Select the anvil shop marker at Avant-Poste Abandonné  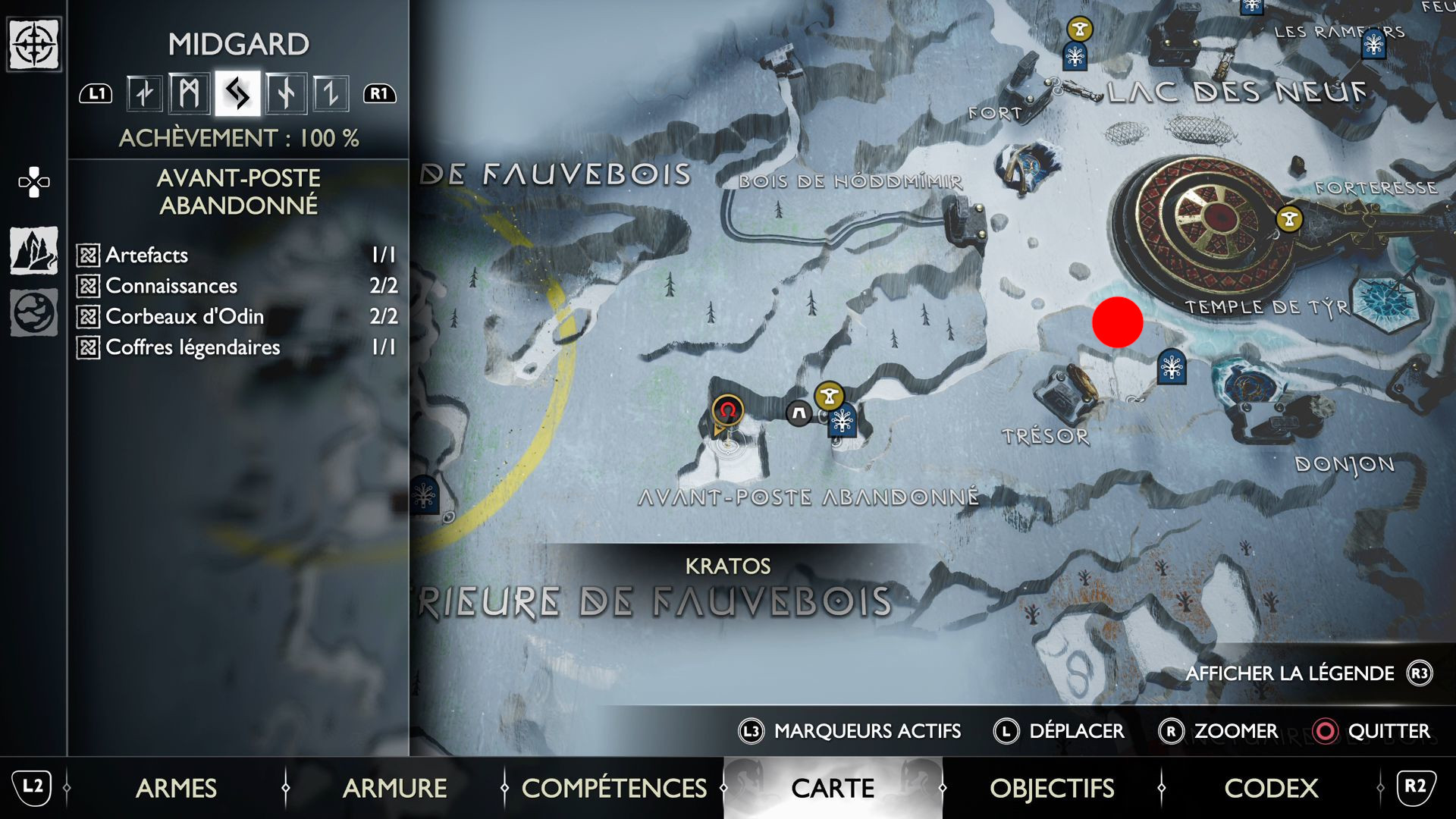tap(829, 395)
